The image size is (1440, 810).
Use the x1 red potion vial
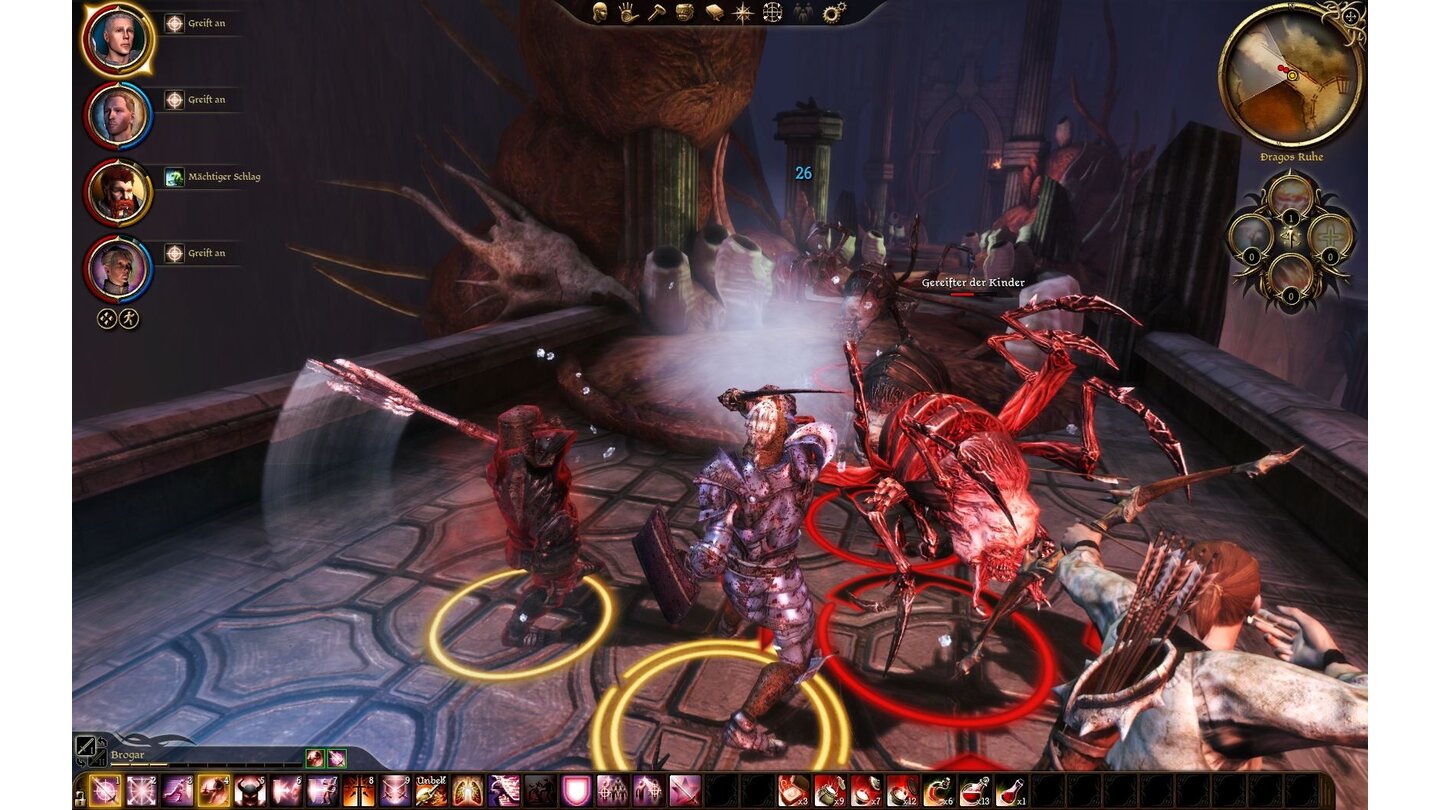click(1010, 791)
